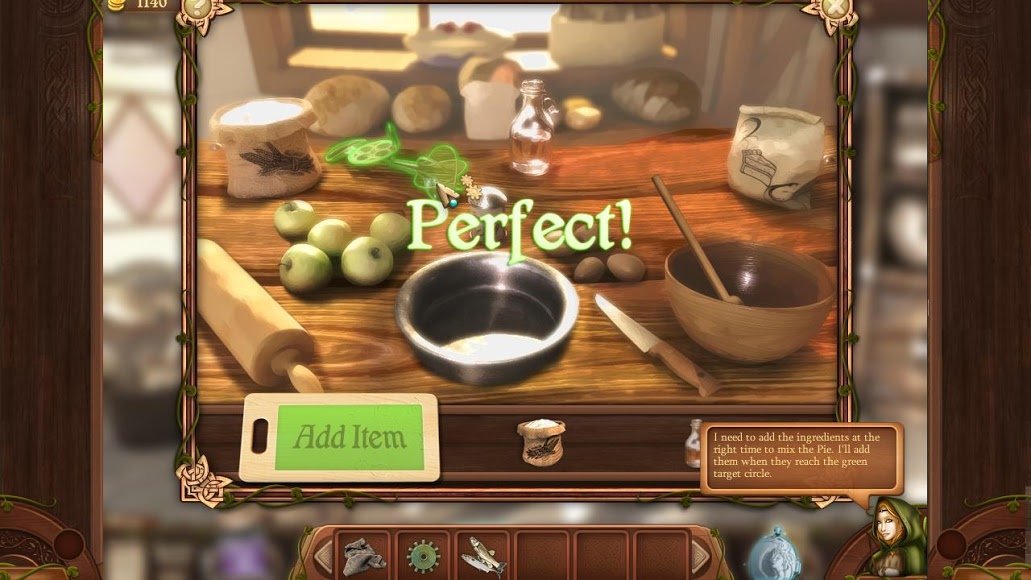
Task: Close the pie mixing minigame window
Action: (x=837, y=8)
